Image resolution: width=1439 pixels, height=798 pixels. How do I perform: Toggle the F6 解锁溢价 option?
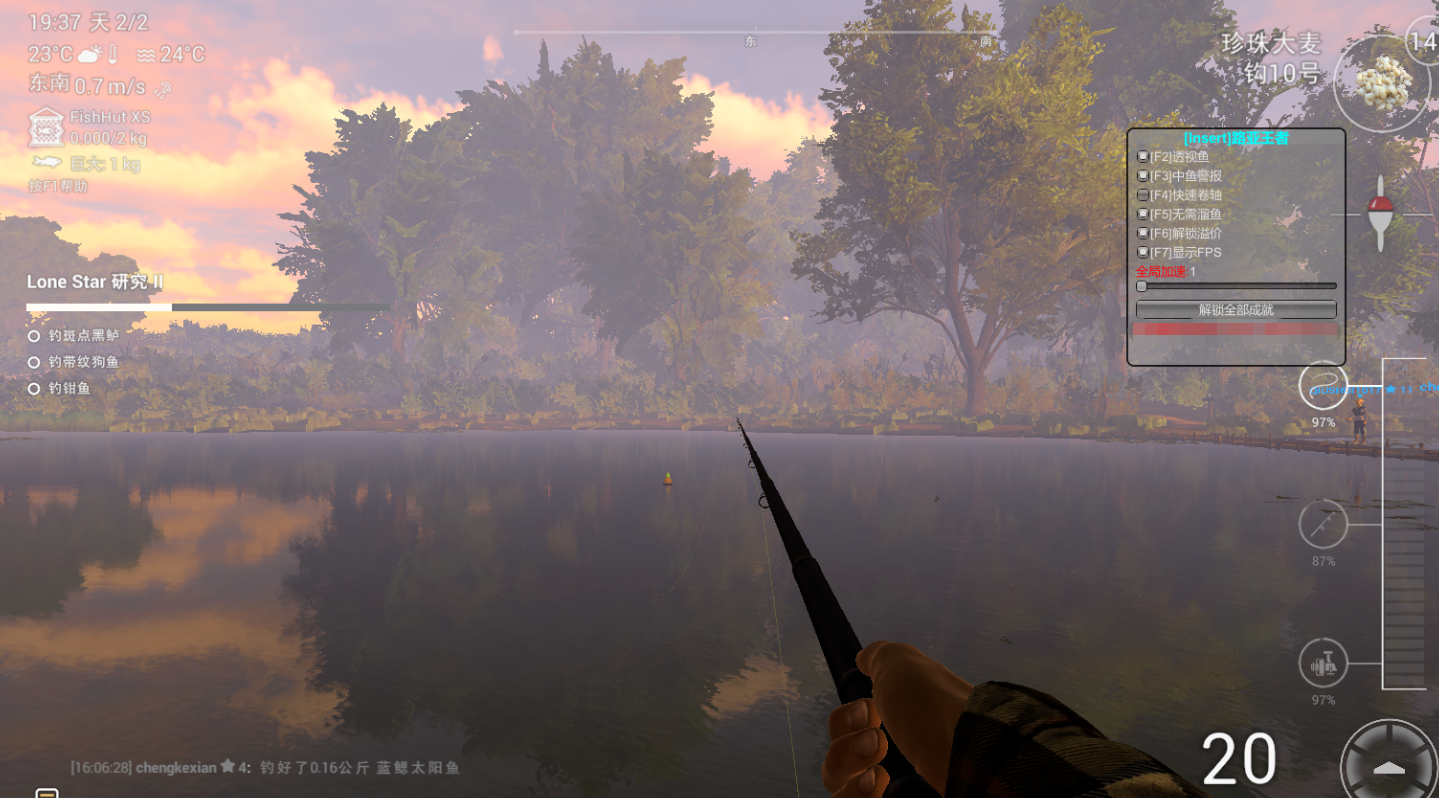[1143, 233]
